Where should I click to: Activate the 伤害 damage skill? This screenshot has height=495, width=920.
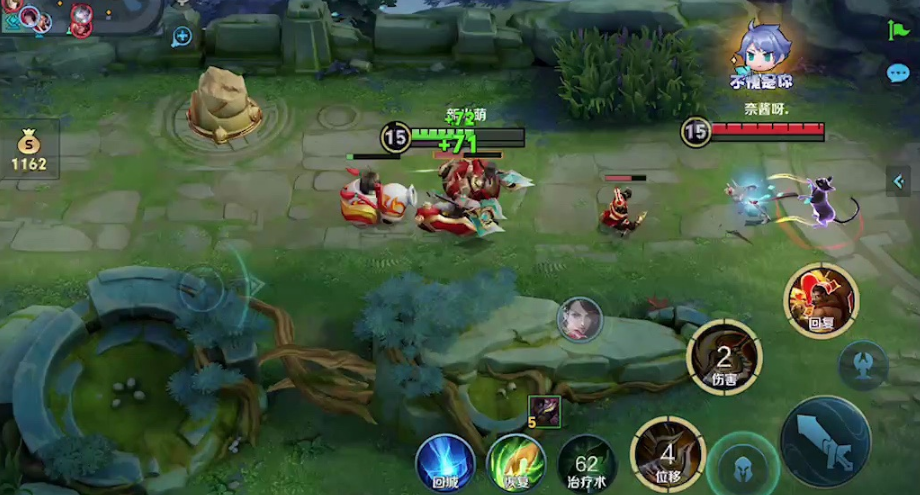click(x=724, y=357)
